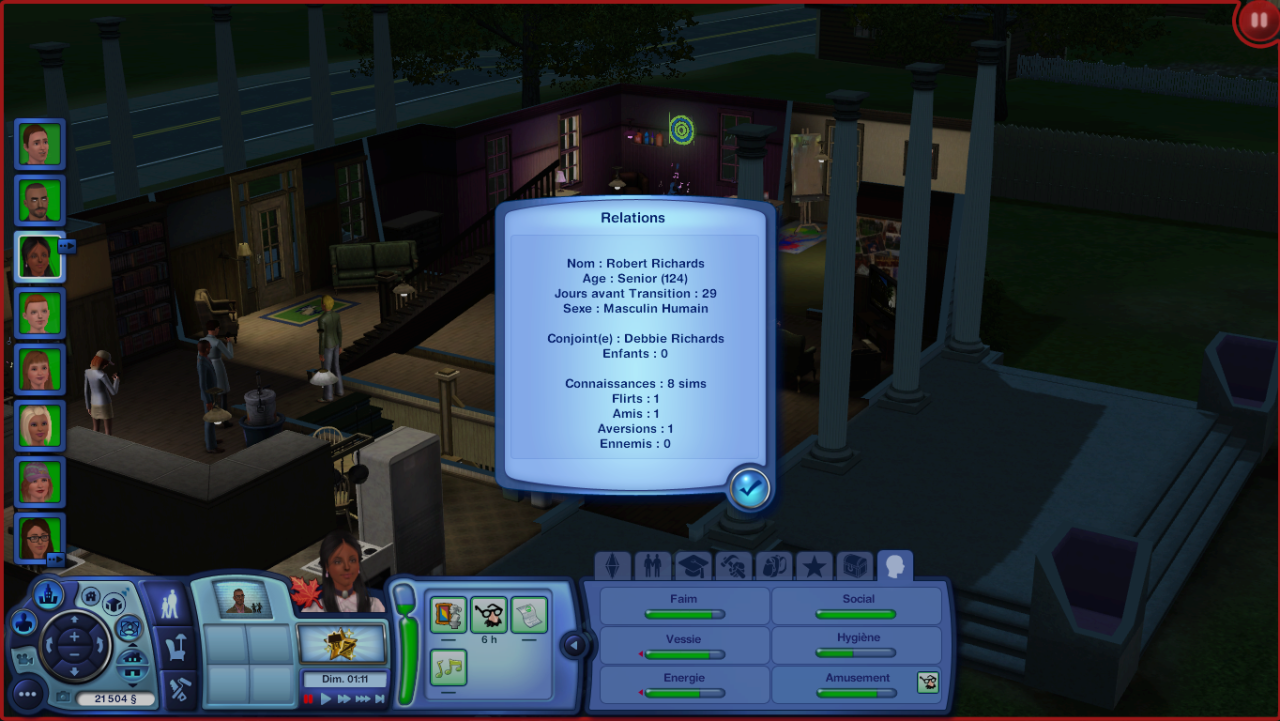Click the red pause button in the corner
The height and width of the screenshot is (721, 1280).
click(x=1256, y=22)
